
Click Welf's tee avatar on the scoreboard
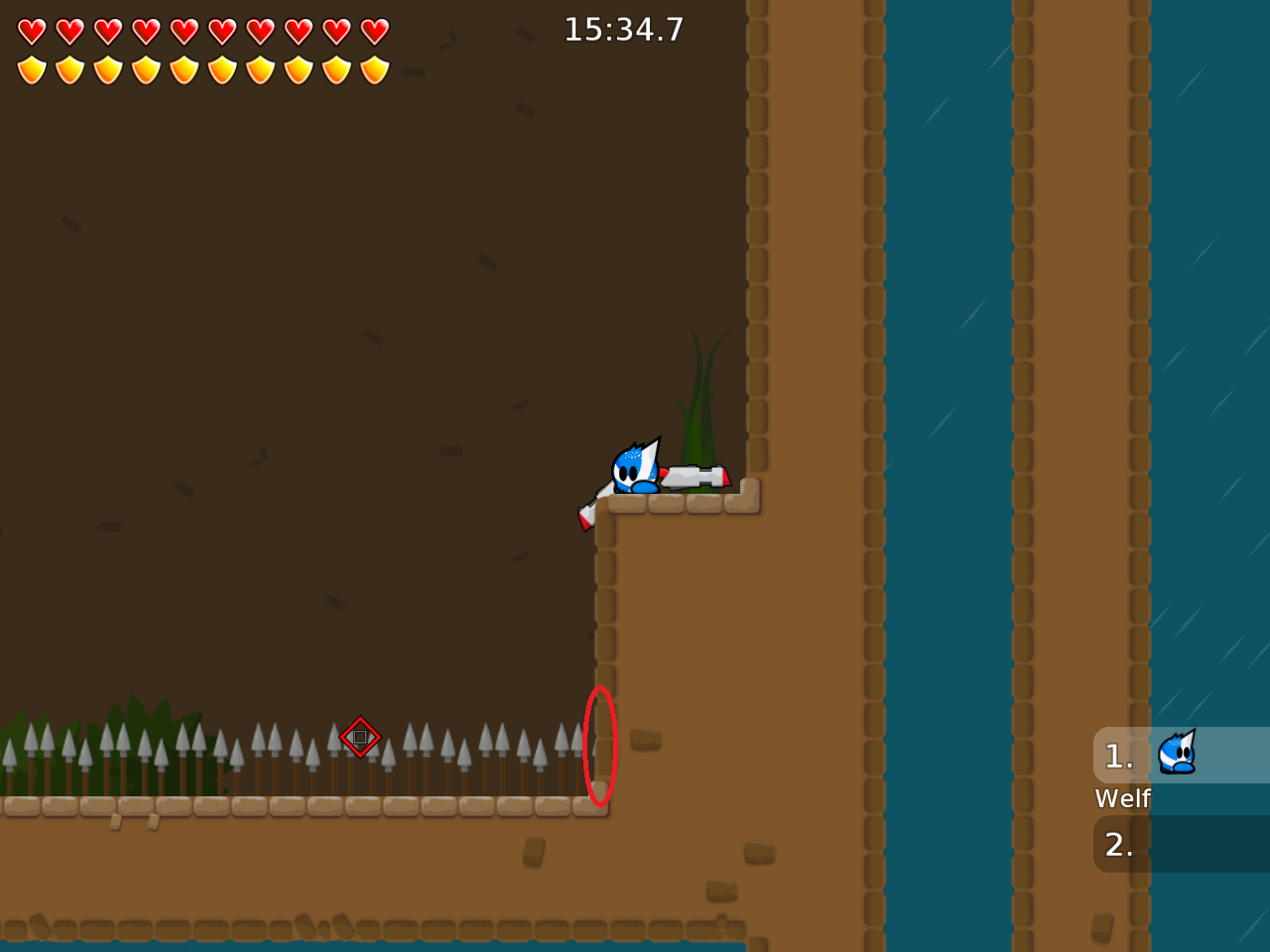tap(1179, 755)
